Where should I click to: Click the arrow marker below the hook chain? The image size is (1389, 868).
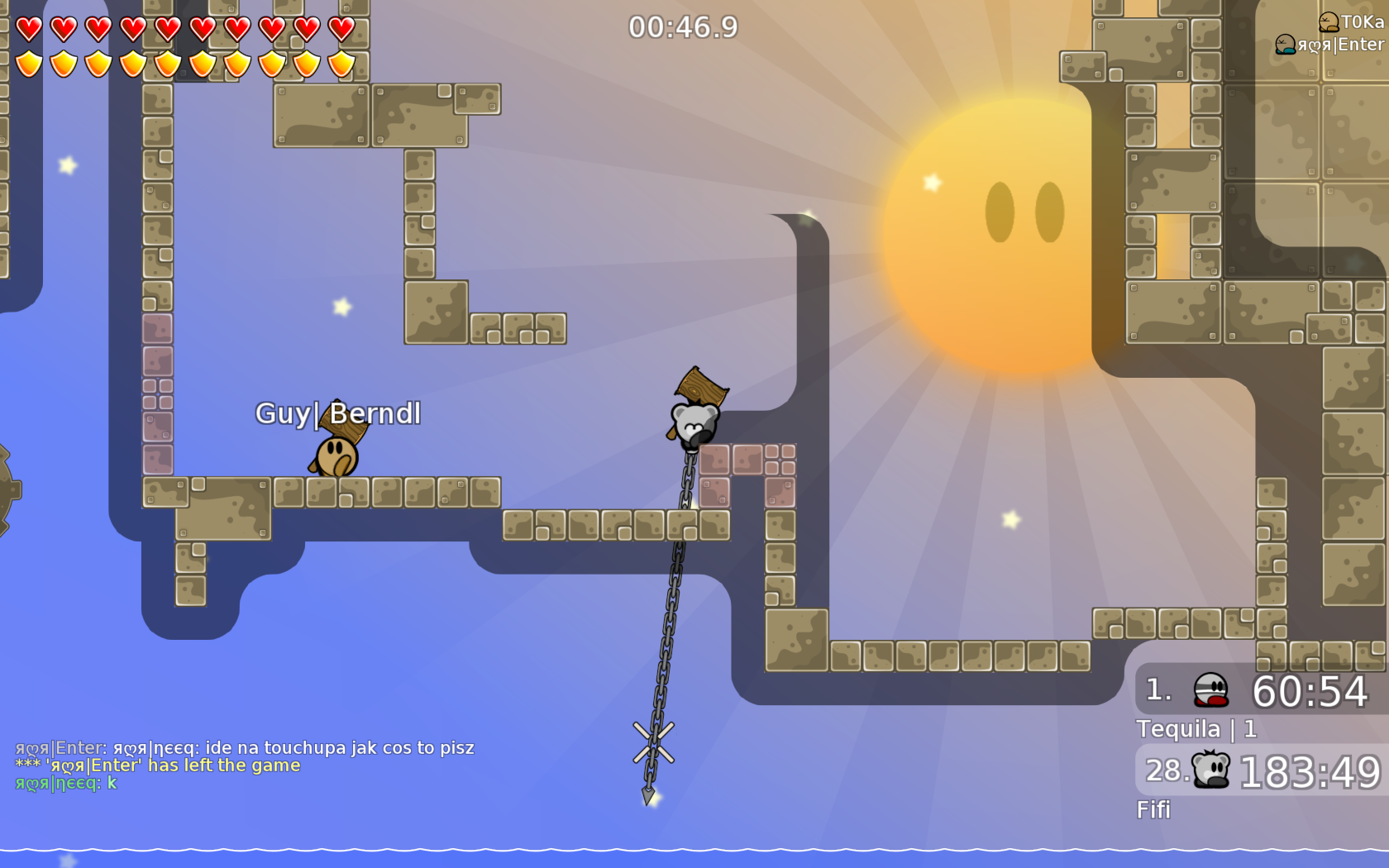pyautogui.click(x=647, y=795)
